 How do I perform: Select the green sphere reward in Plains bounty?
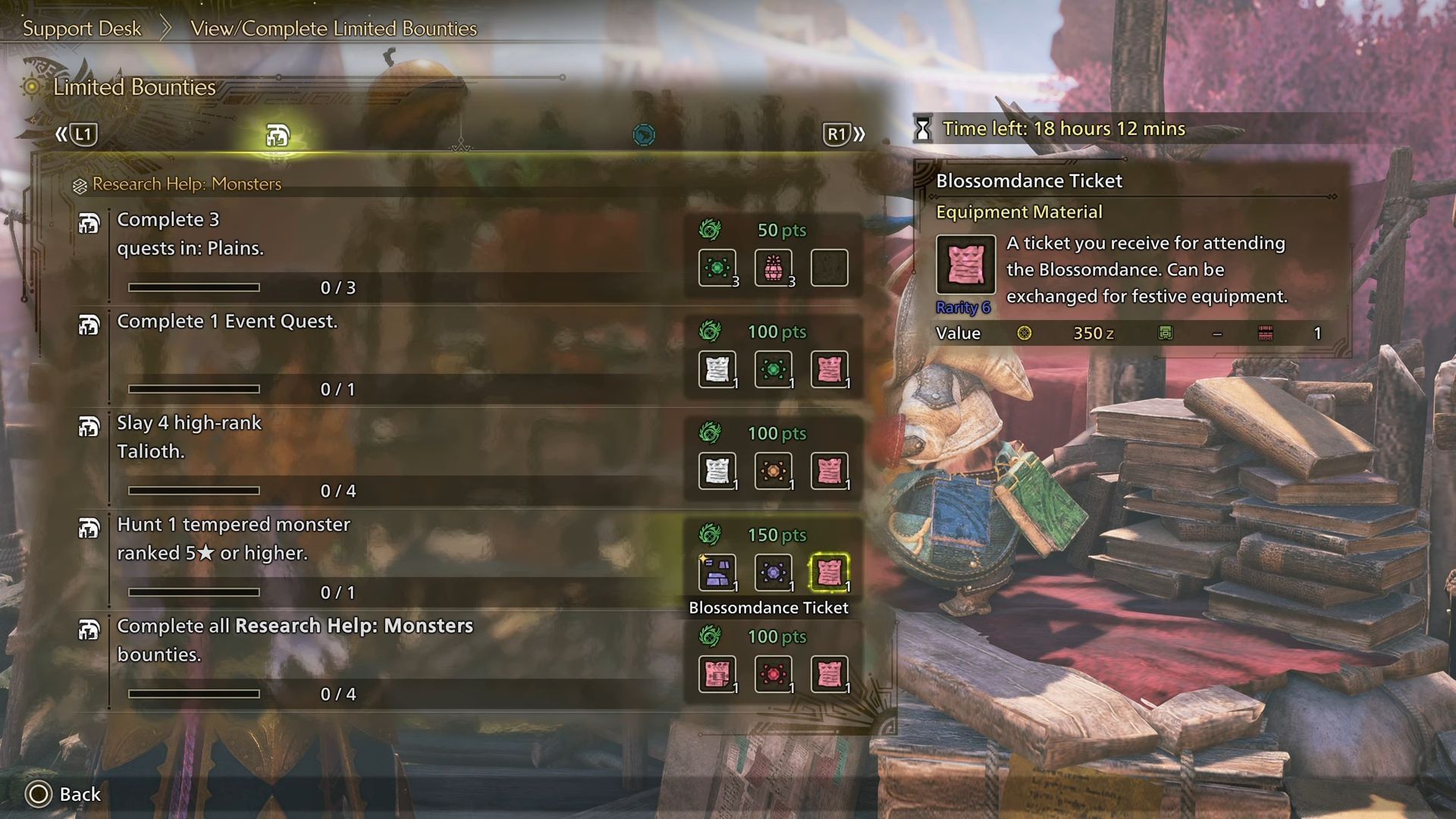717,268
